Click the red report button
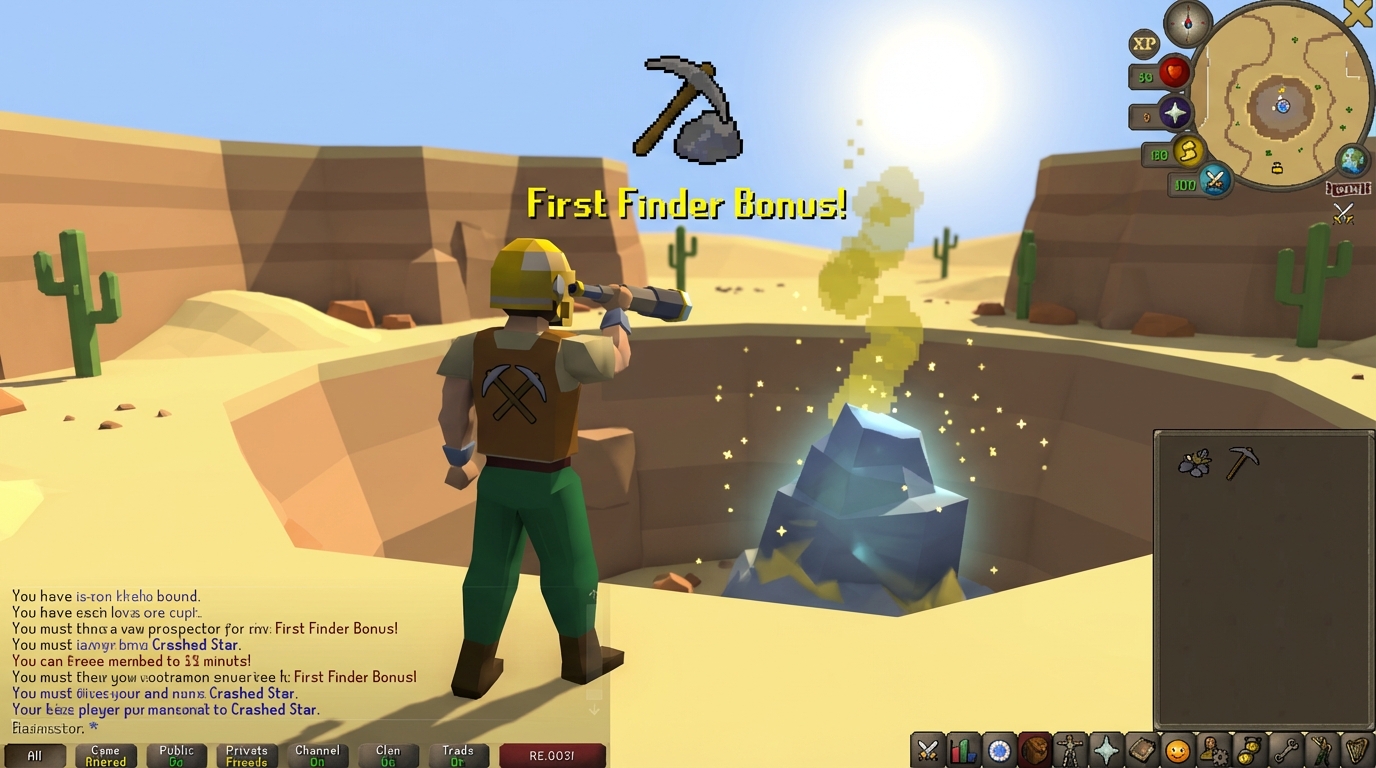Image resolution: width=1376 pixels, height=768 pixels. (x=552, y=756)
